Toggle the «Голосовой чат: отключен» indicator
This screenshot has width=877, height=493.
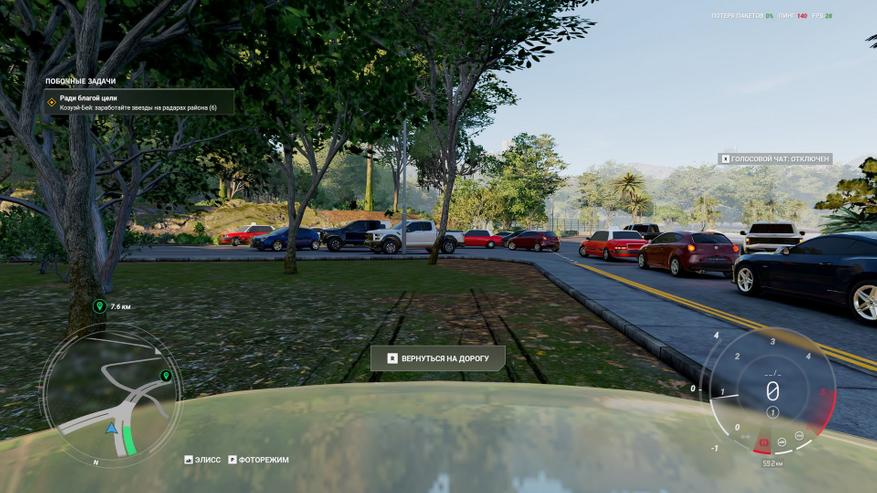point(776,159)
